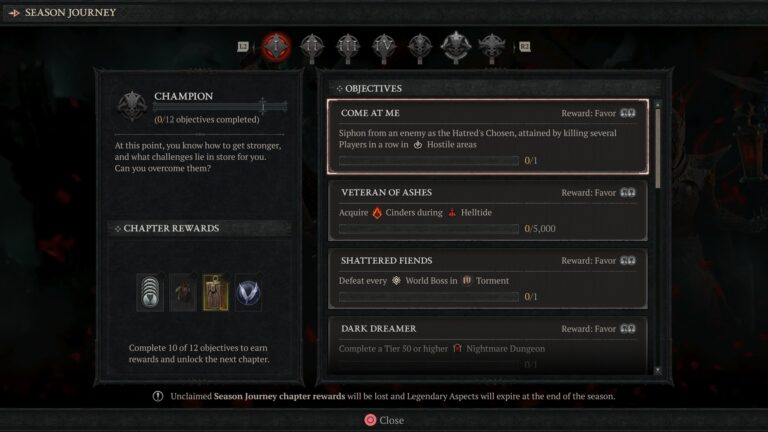Inspect the blue winged emblem reward
This screenshot has width=768, height=432.
click(x=248, y=292)
